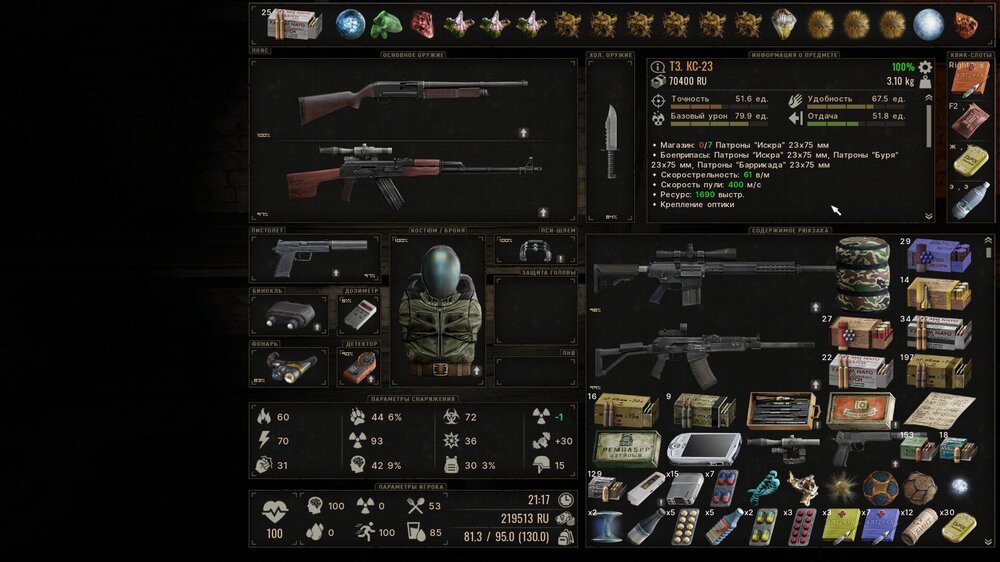Select the wooden weapon repair toolkit box
Viewport: 1000px width, 562px height.
(x=781, y=410)
